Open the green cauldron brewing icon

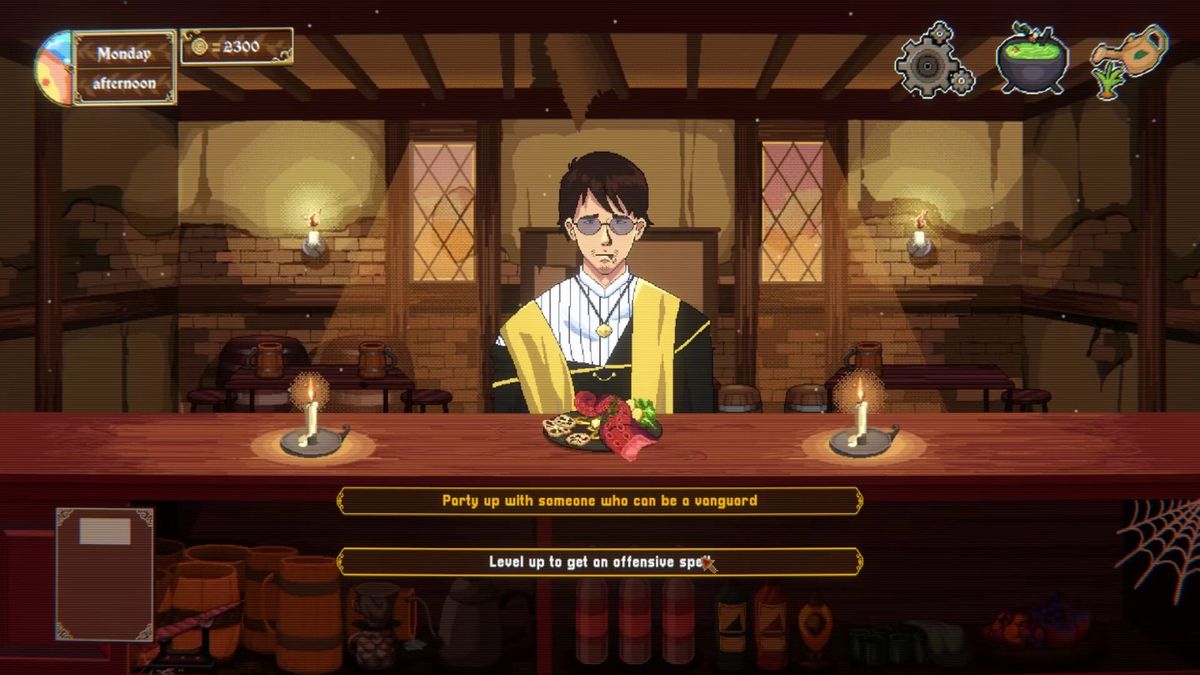coord(1032,59)
